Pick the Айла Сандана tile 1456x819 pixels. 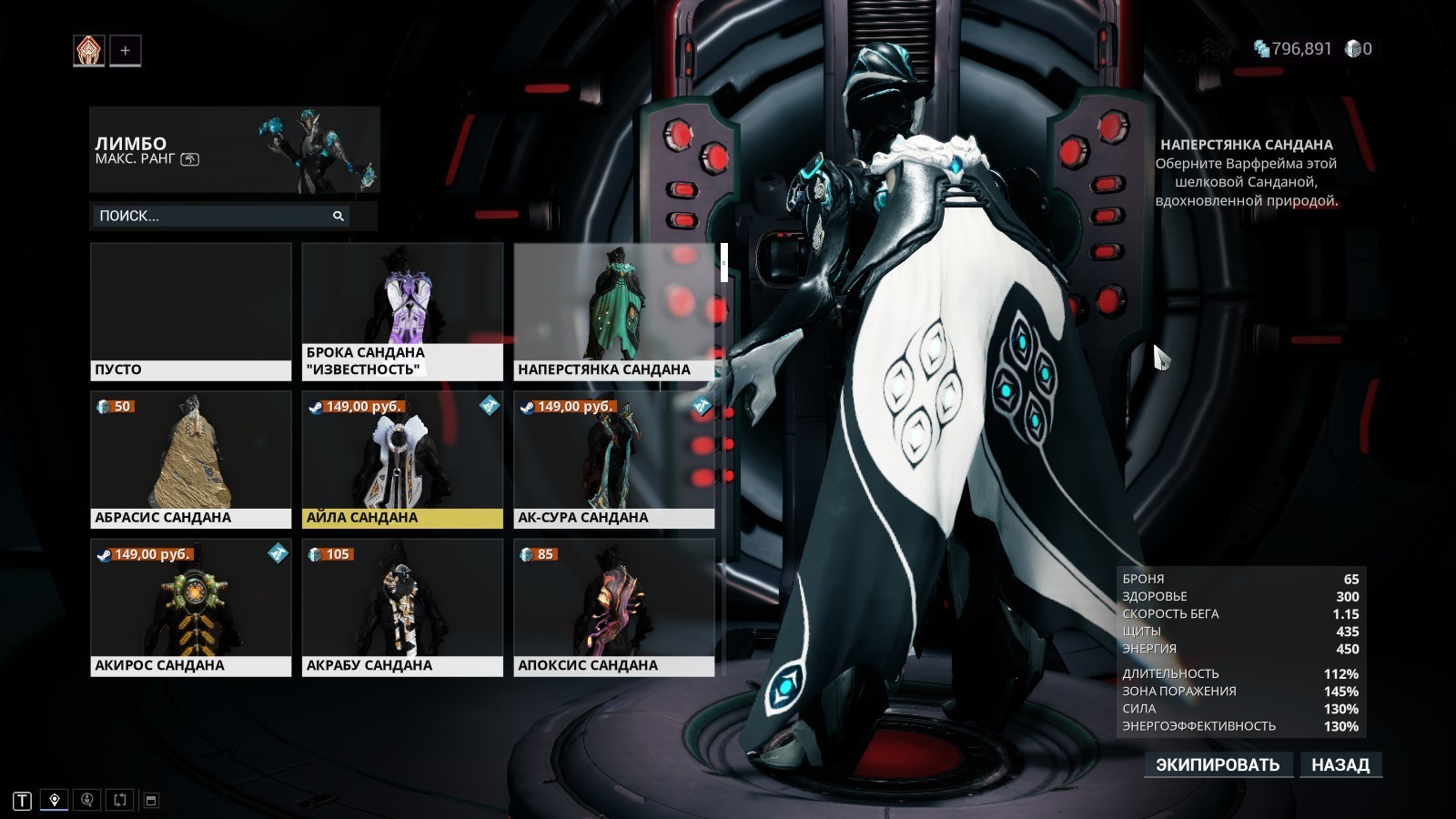pyautogui.click(x=402, y=460)
